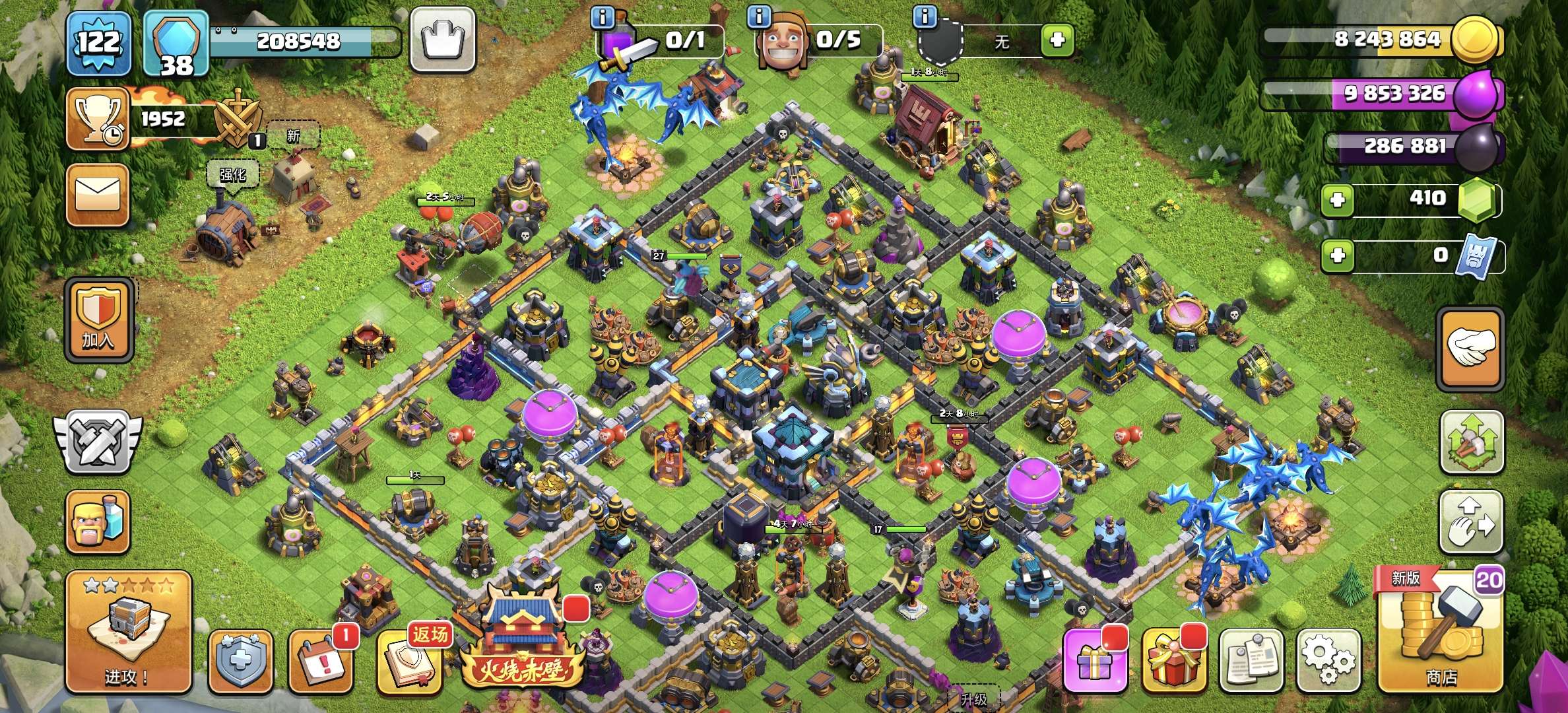The image size is (1568, 713).
Task: Add gems with the green plus
Action: (x=1338, y=199)
